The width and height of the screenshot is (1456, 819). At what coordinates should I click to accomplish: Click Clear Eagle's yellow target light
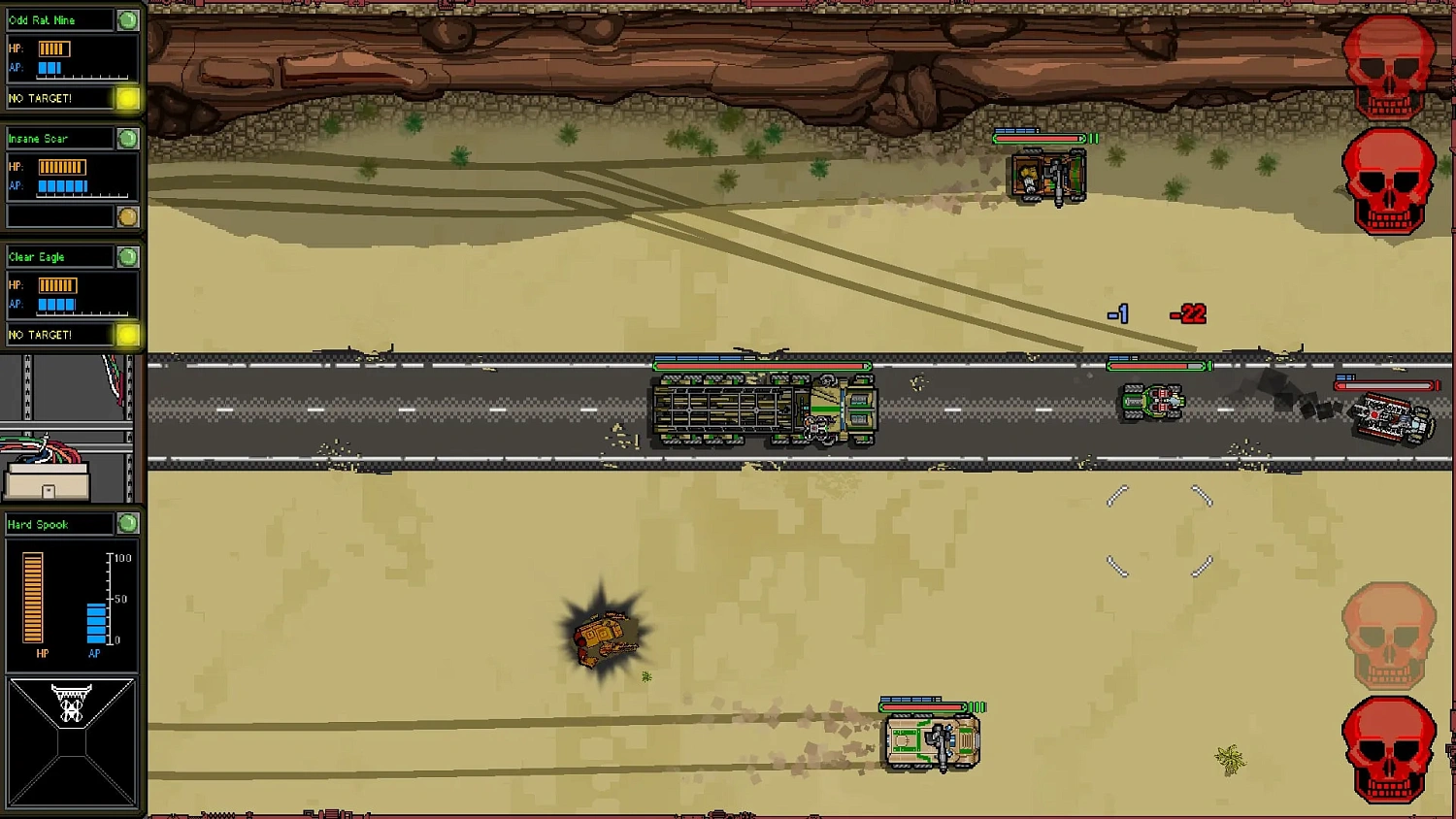click(x=128, y=334)
